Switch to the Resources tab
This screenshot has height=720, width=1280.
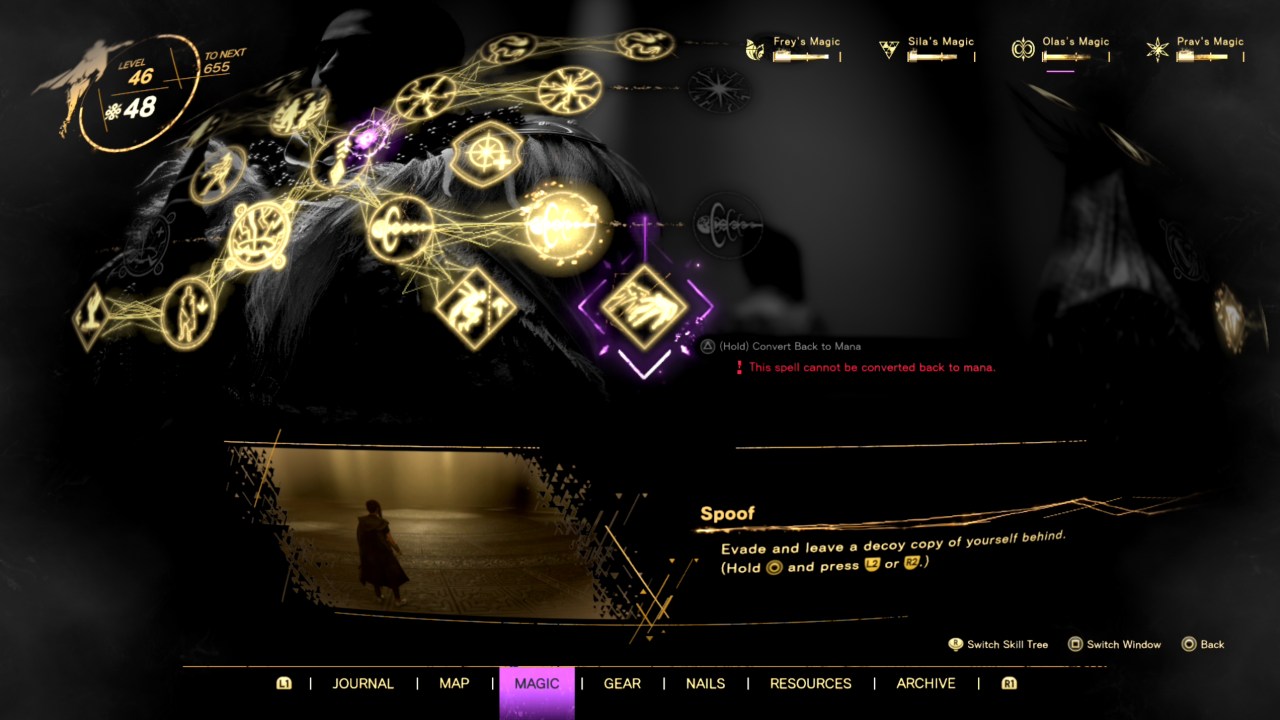click(x=811, y=683)
